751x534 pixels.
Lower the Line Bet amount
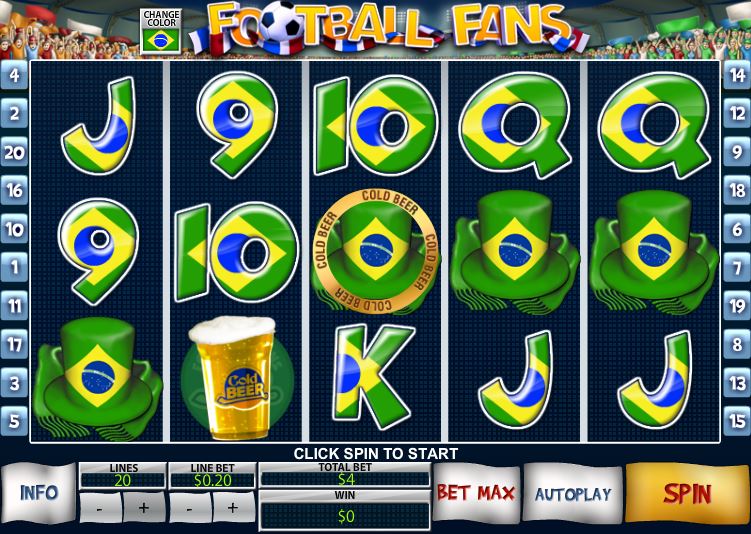click(191, 508)
